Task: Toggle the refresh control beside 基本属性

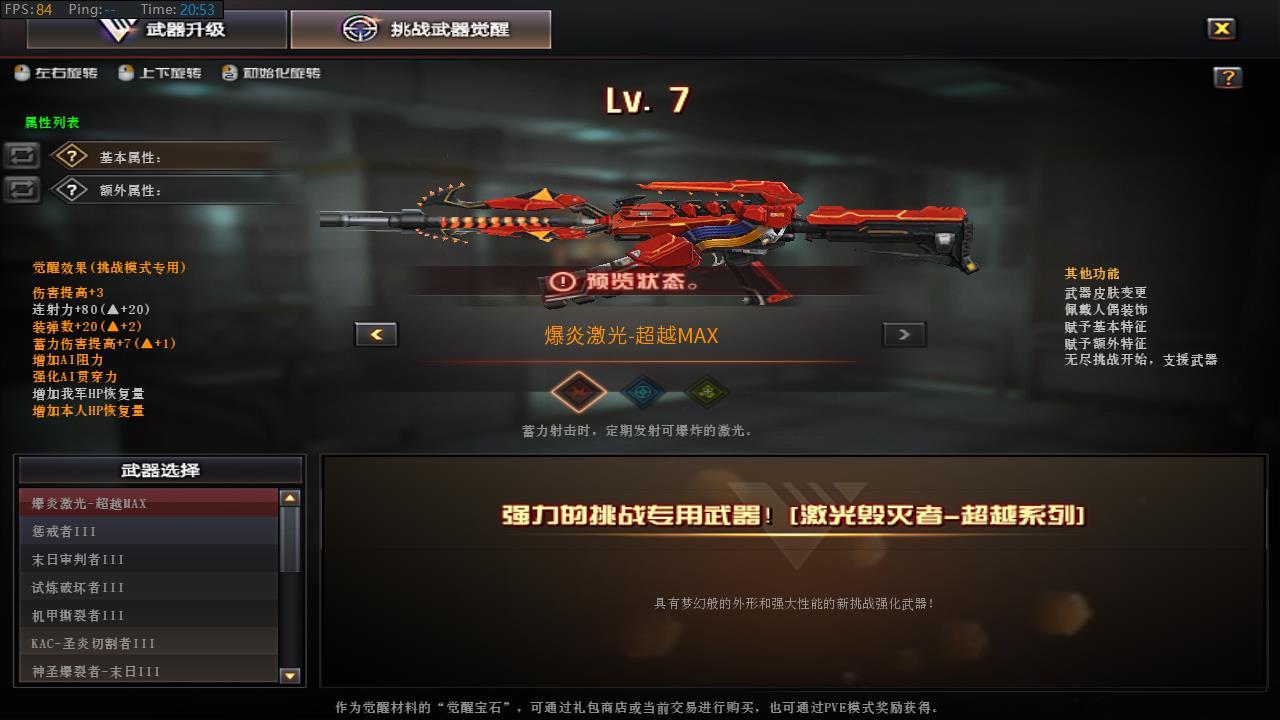Action: pyautogui.click(x=21, y=156)
